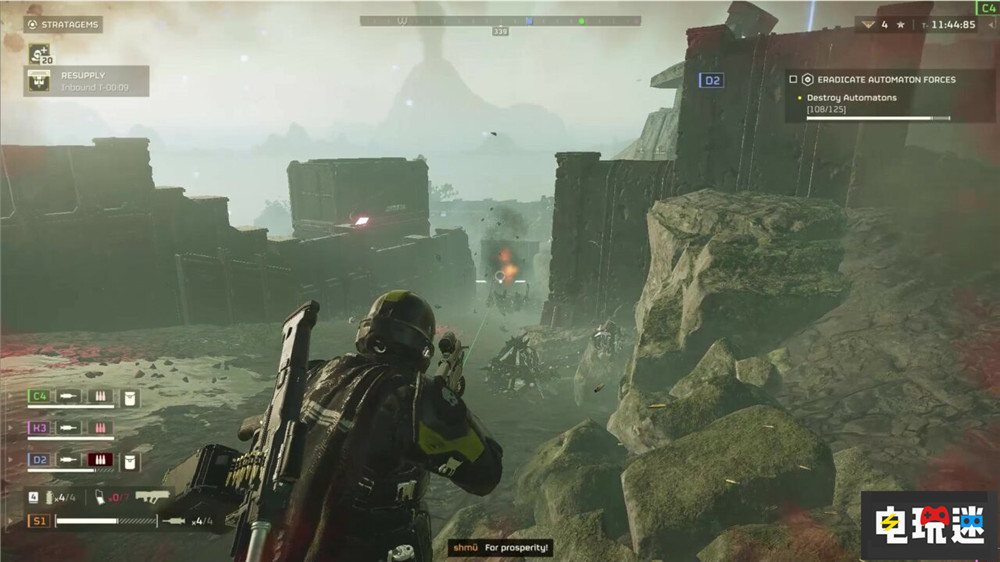Image resolution: width=1000 pixels, height=562 pixels.
Task: Click the compass bar at top center
Action: coord(498,20)
